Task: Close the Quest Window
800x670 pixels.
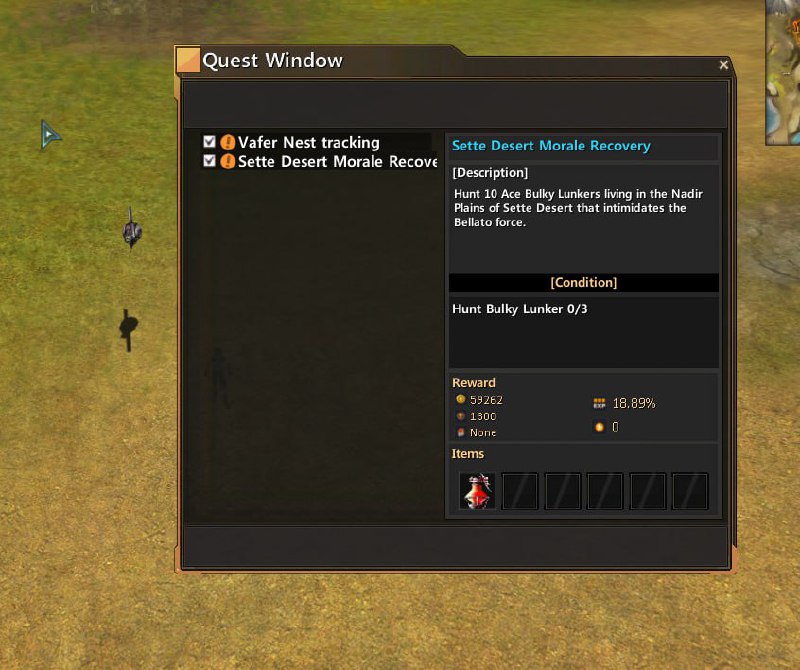Action: point(723,65)
